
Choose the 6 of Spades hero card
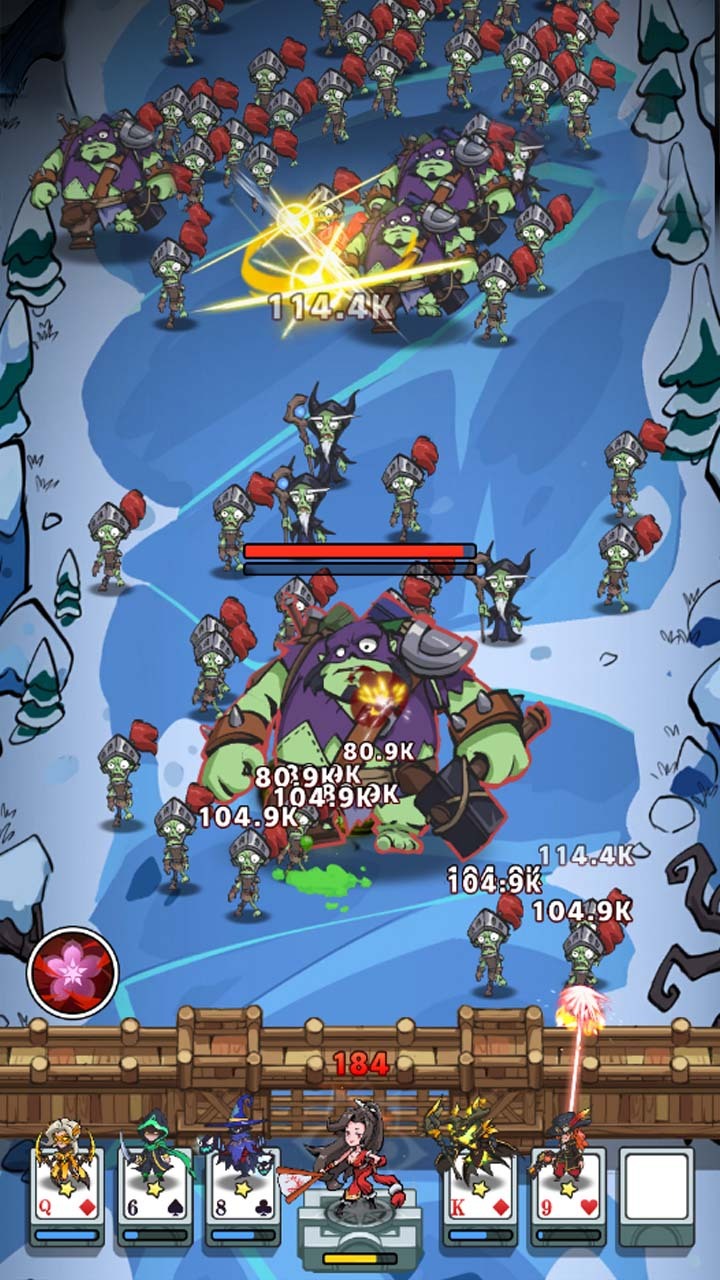tap(154, 1192)
